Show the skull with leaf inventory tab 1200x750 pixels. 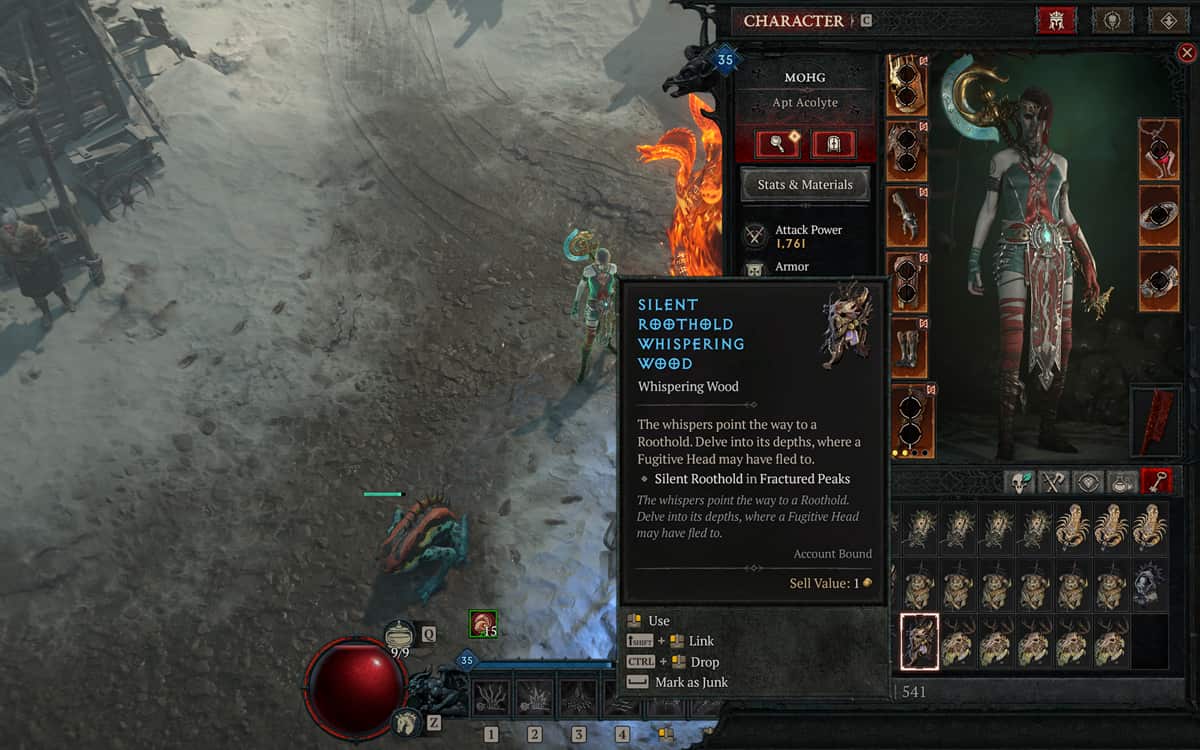tap(1019, 482)
